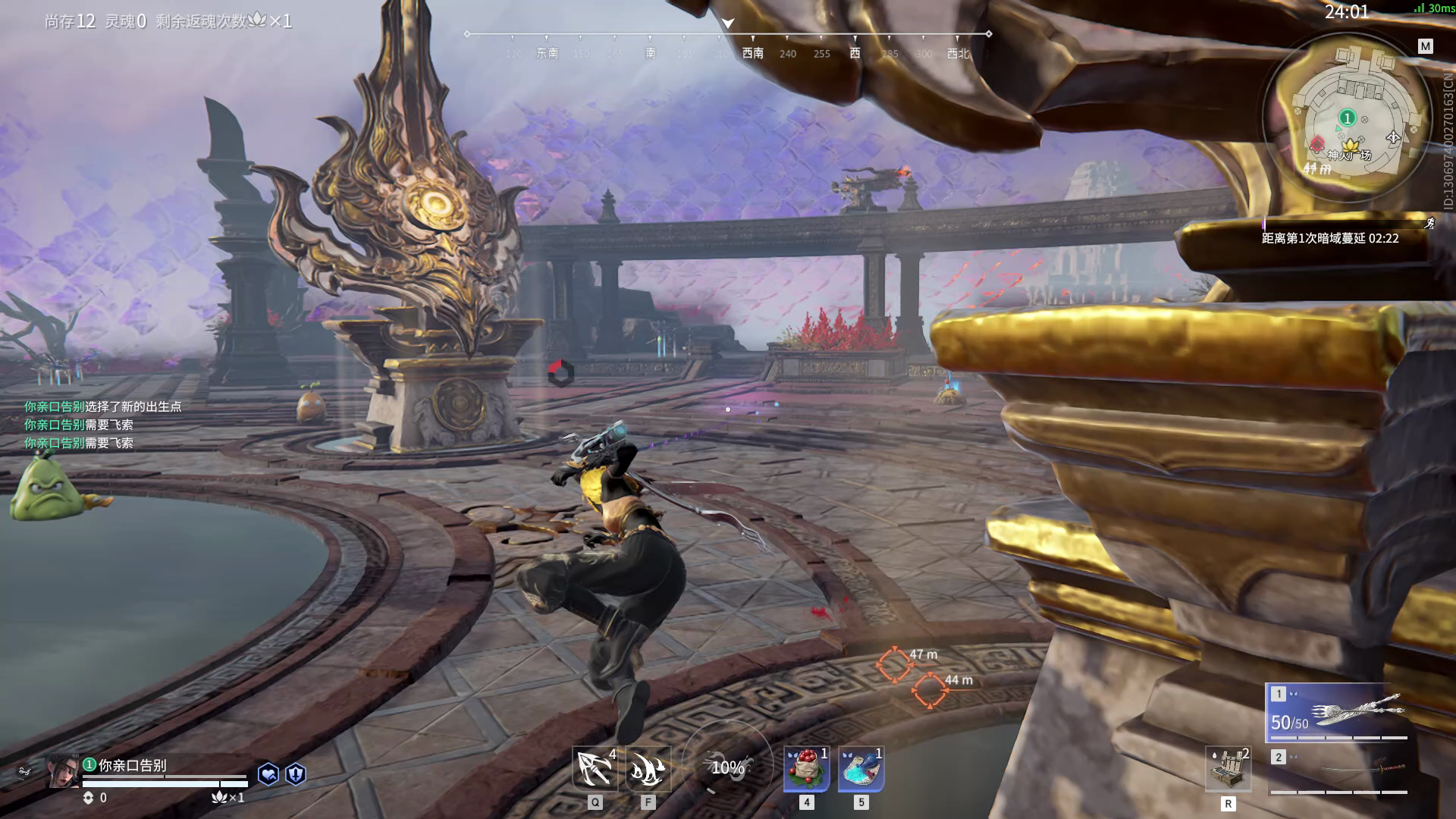Open the circular minimap

[1347, 119]
